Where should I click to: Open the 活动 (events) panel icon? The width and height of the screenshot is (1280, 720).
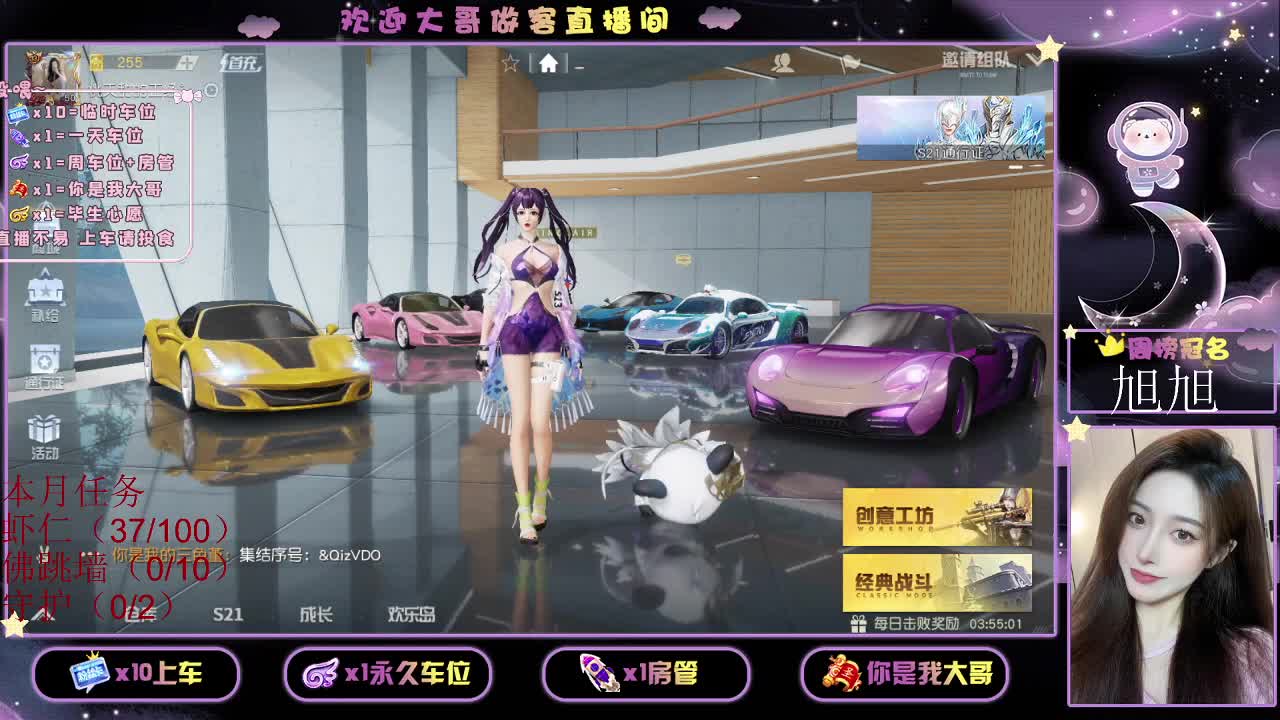[x=45, y=430]
